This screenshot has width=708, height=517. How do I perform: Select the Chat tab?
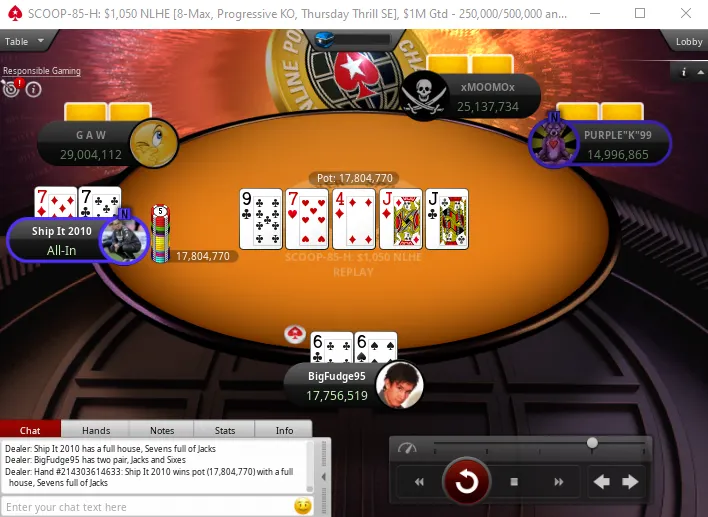tap(31, 430)
